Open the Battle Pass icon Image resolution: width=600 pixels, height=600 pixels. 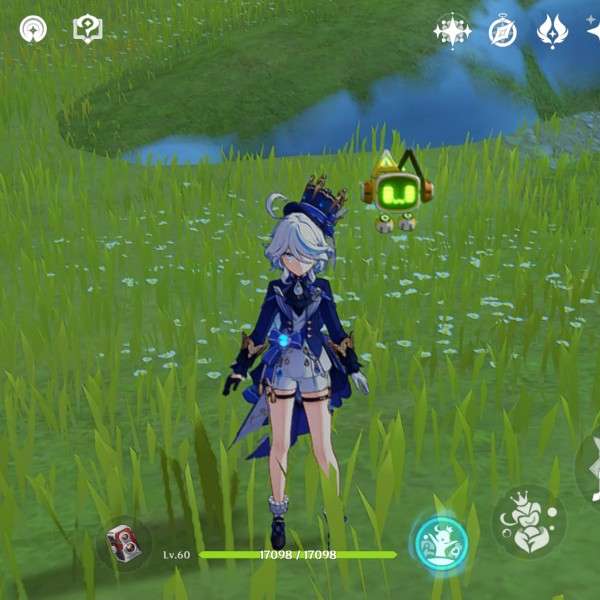pos(552,31)
